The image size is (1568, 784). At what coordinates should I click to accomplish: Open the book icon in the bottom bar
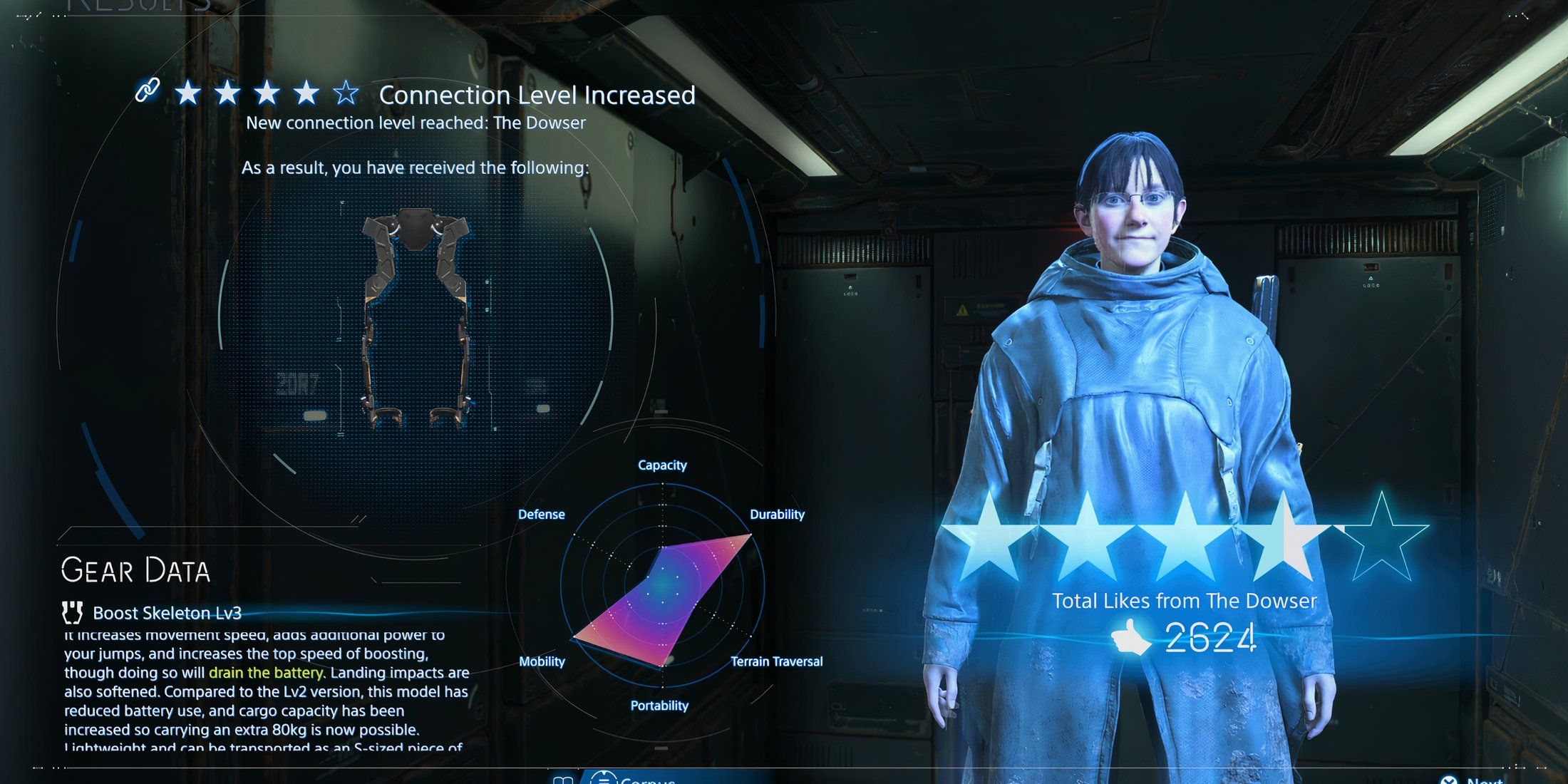(x=562, y=778)
